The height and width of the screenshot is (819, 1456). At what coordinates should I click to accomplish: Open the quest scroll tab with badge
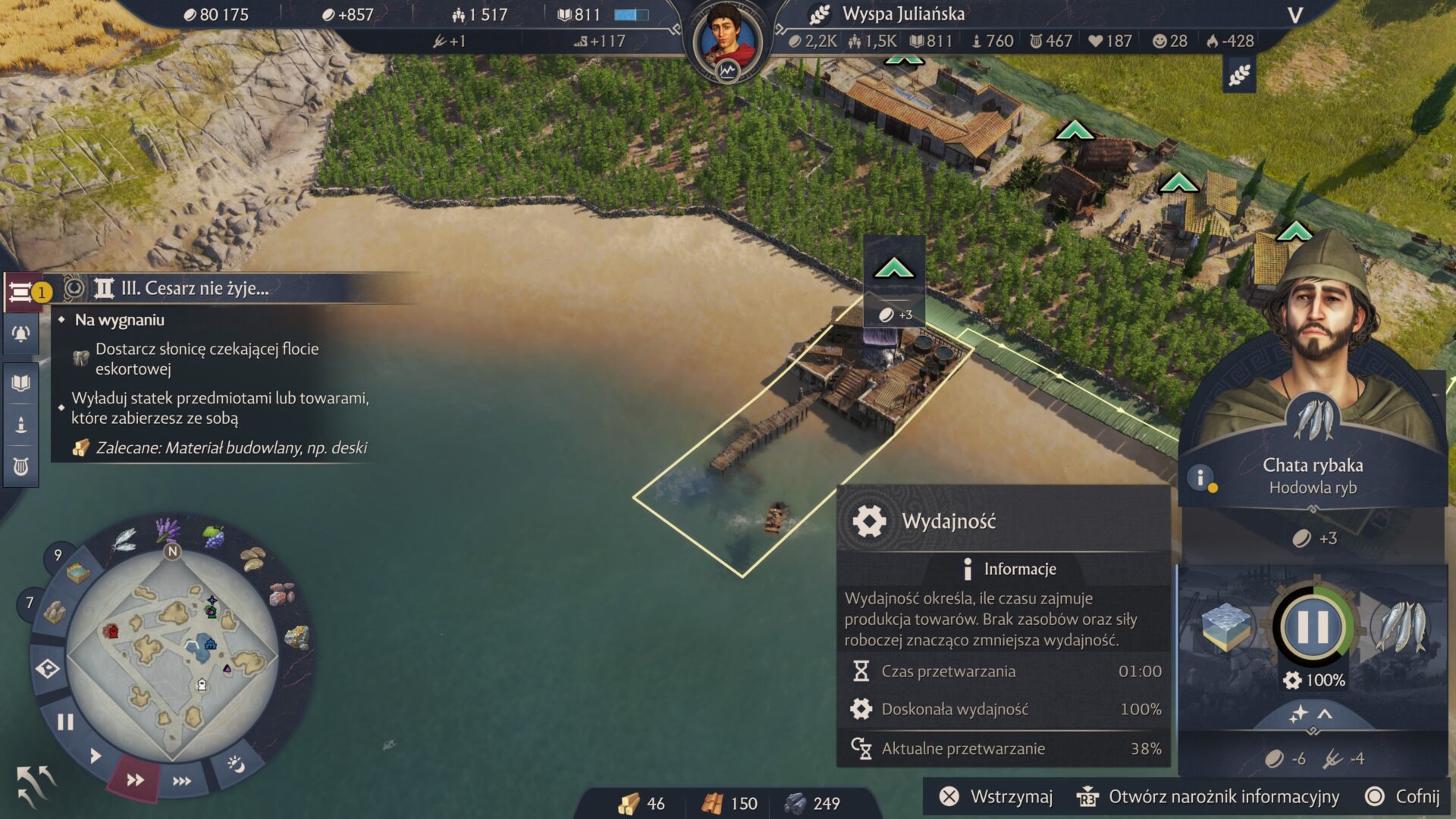pyautogui.click(x=23, y=291)
